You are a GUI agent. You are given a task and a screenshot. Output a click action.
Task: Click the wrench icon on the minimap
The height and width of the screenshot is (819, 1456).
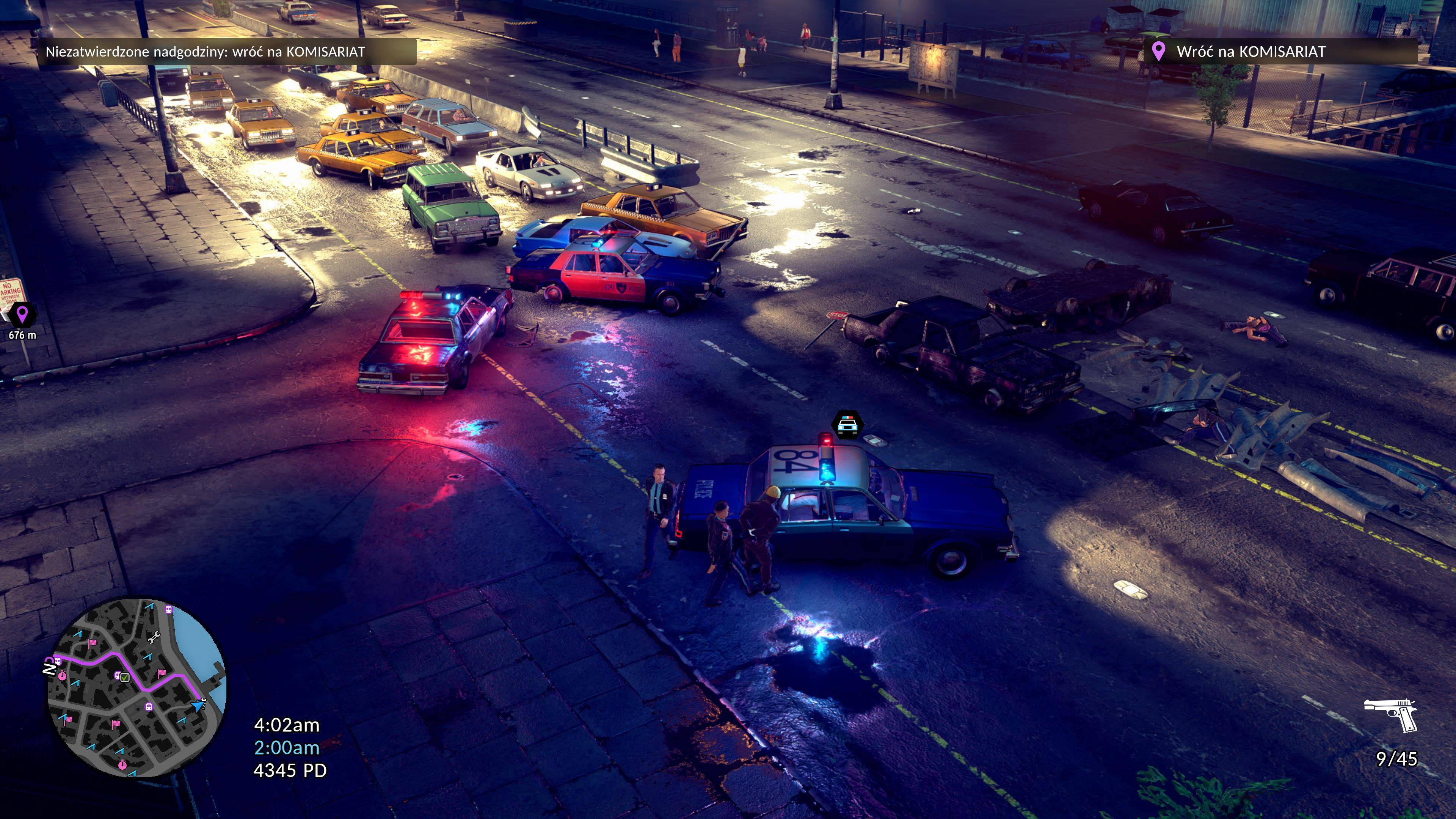coord(152,637)
